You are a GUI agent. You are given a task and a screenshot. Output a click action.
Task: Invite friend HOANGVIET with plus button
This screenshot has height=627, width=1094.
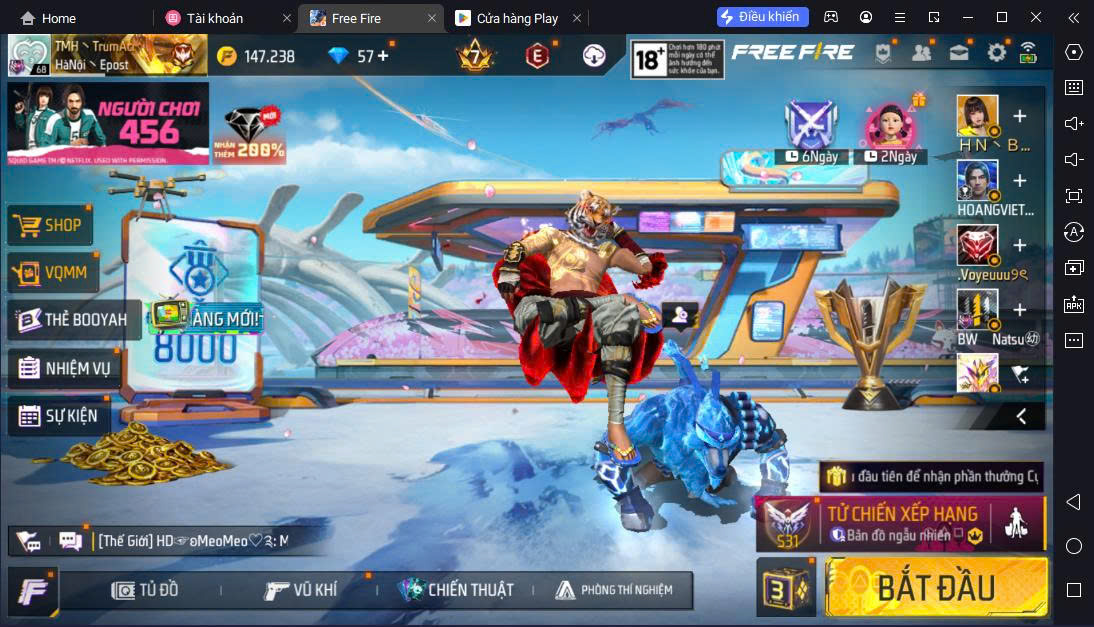(x=1019, y=181)
